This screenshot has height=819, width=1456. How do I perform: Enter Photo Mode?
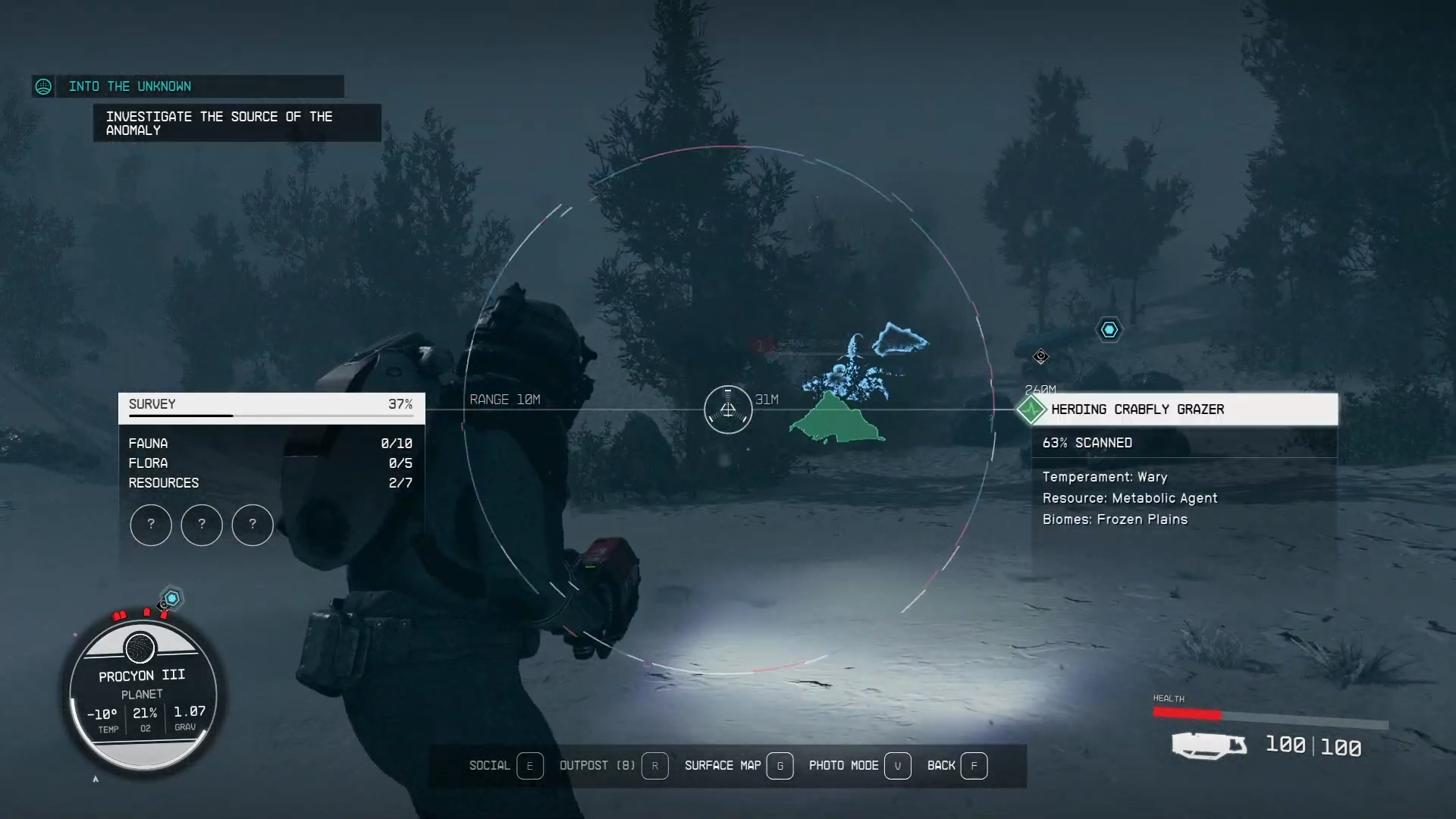tap(858, 766)
